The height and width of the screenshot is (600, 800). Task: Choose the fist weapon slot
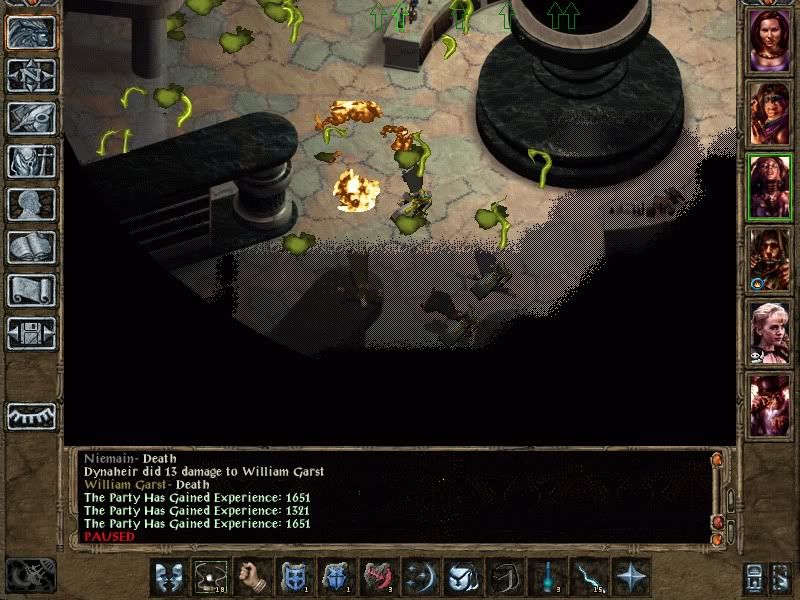point(254,577)
